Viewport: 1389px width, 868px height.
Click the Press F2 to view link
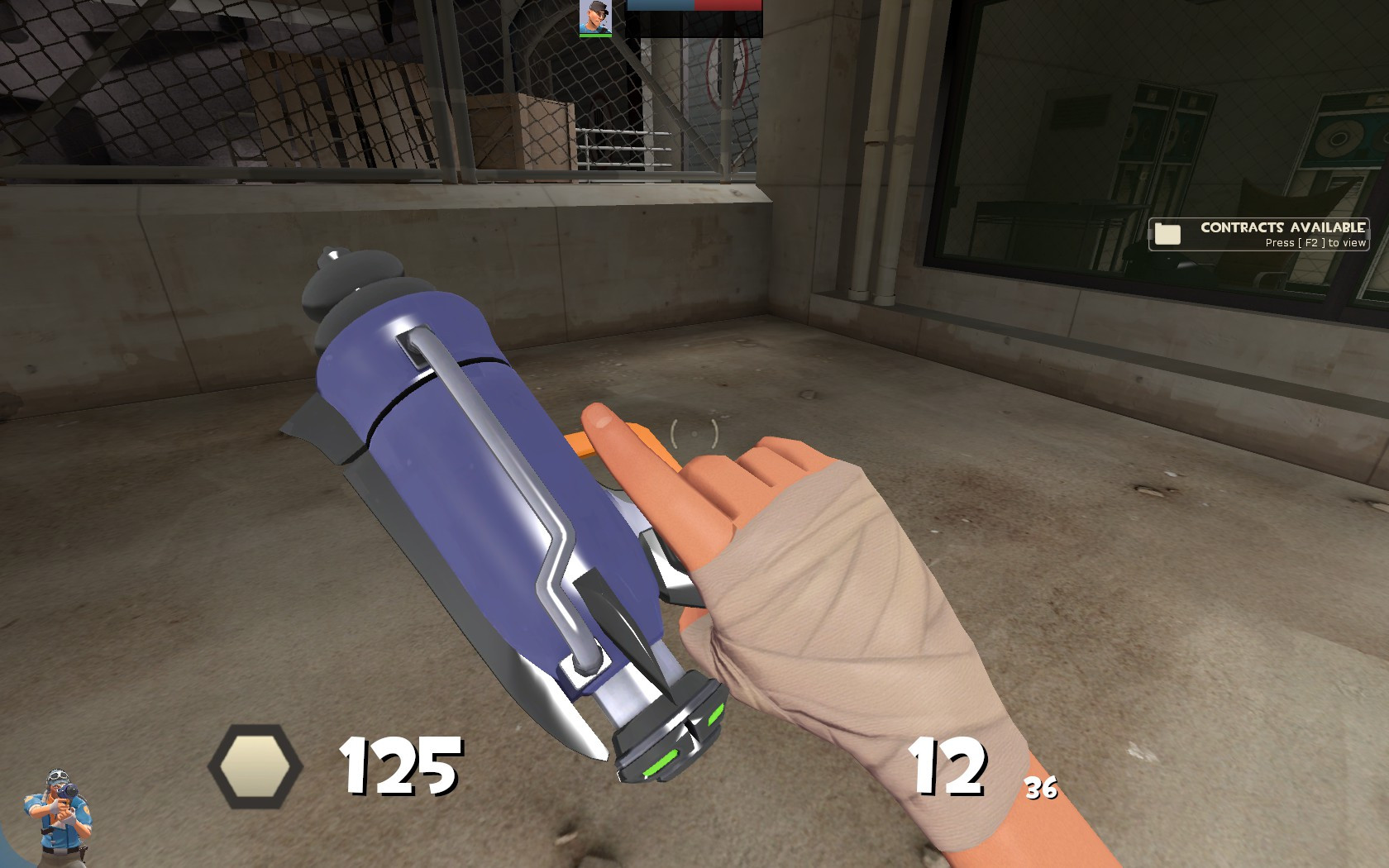tap(1315, 243)
